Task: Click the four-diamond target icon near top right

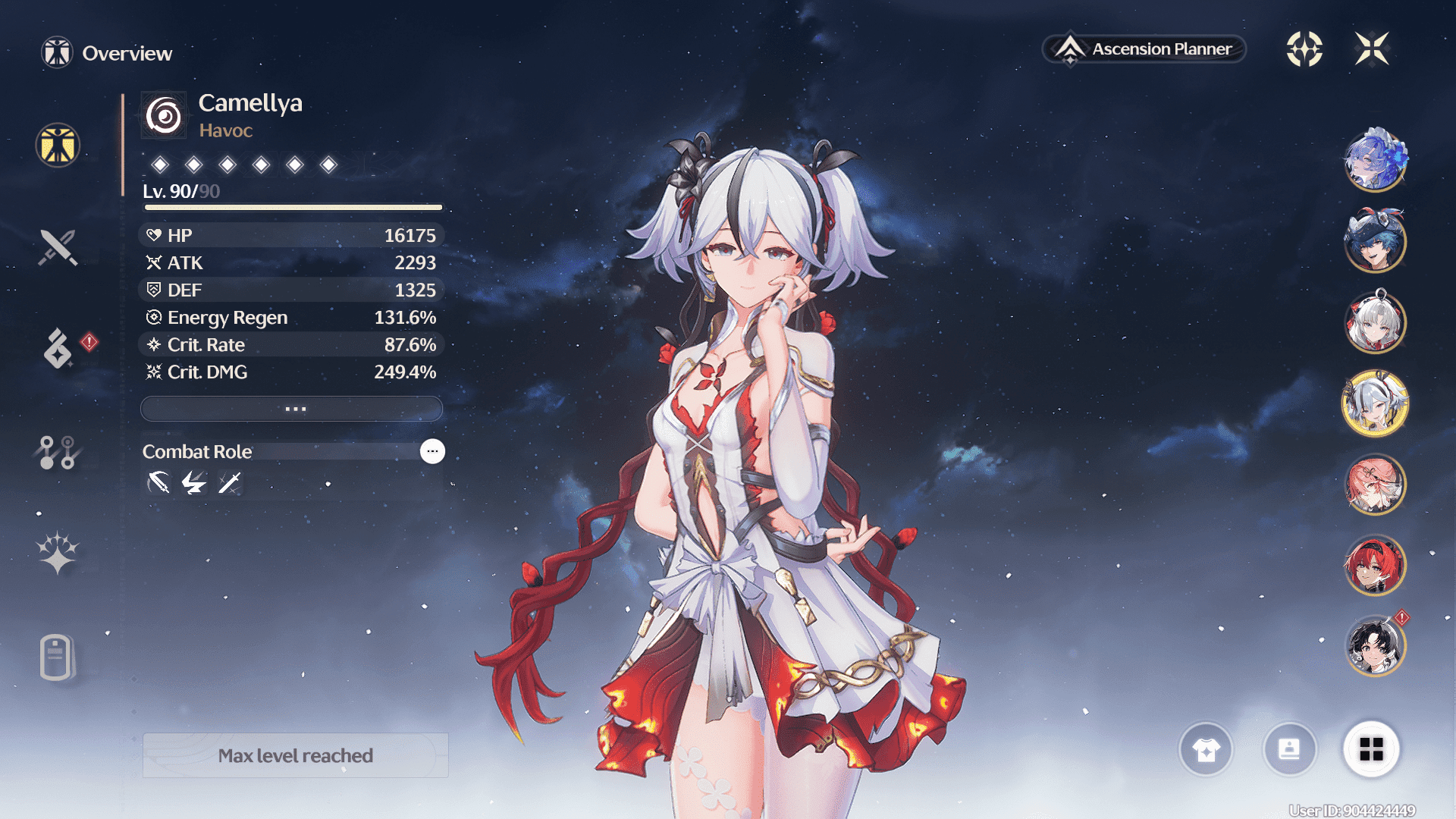Action: (x=1304, y=49)
